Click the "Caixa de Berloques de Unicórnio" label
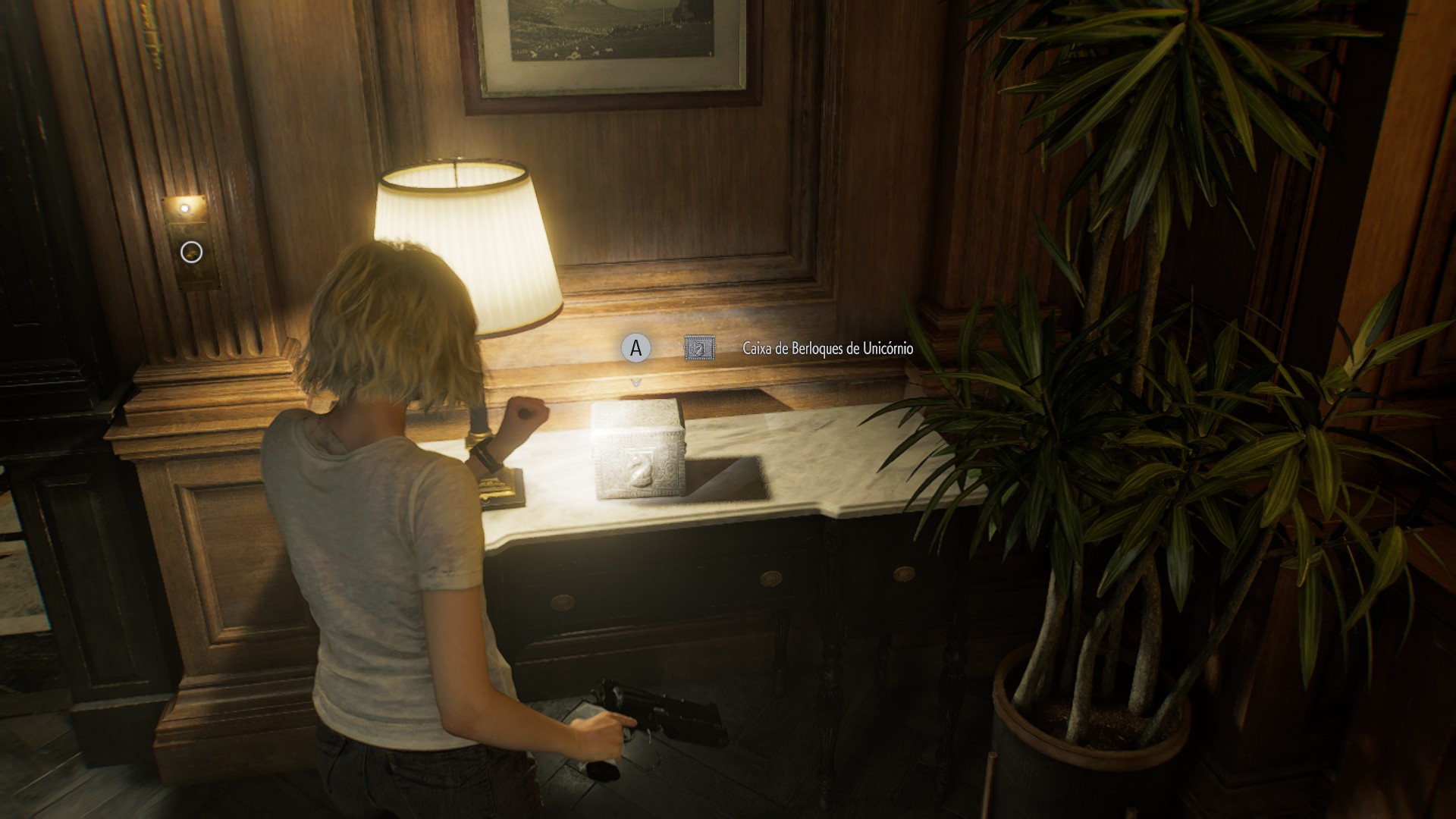Viewport: 1456px width, 819px height. coord(827,349)
